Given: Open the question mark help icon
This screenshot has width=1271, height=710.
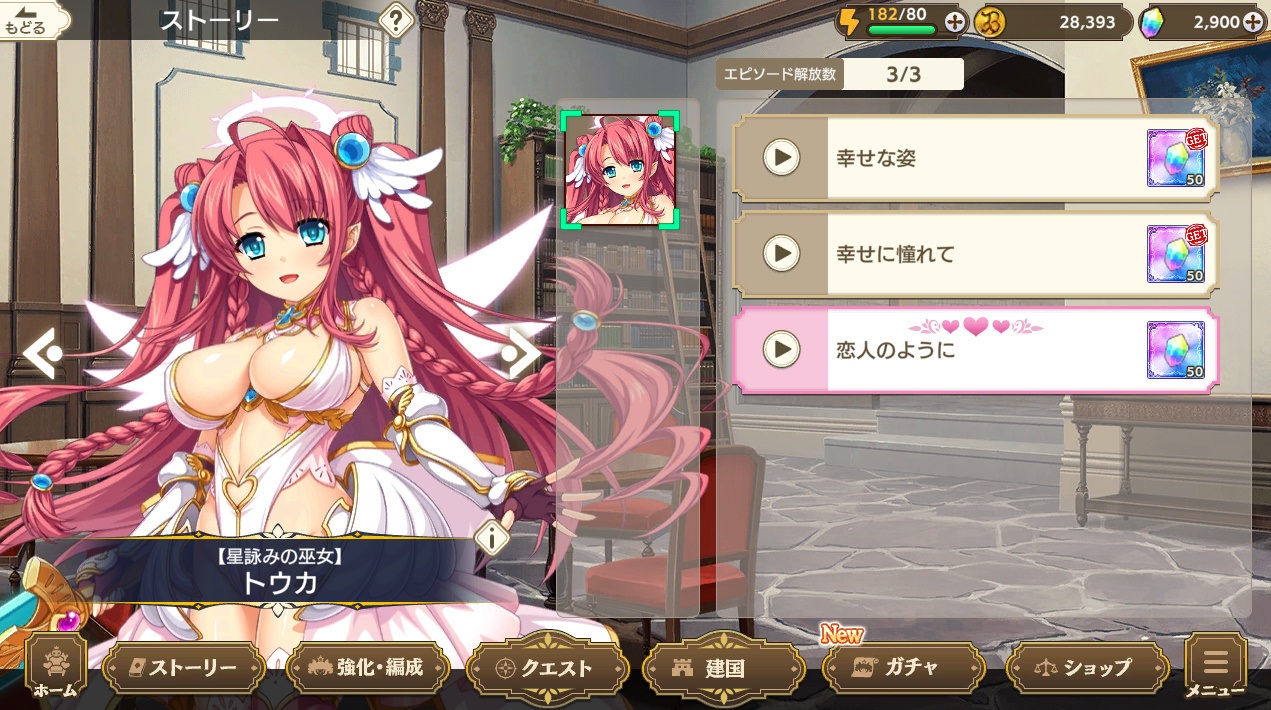Looking at the screenshot, I should 397,19.
